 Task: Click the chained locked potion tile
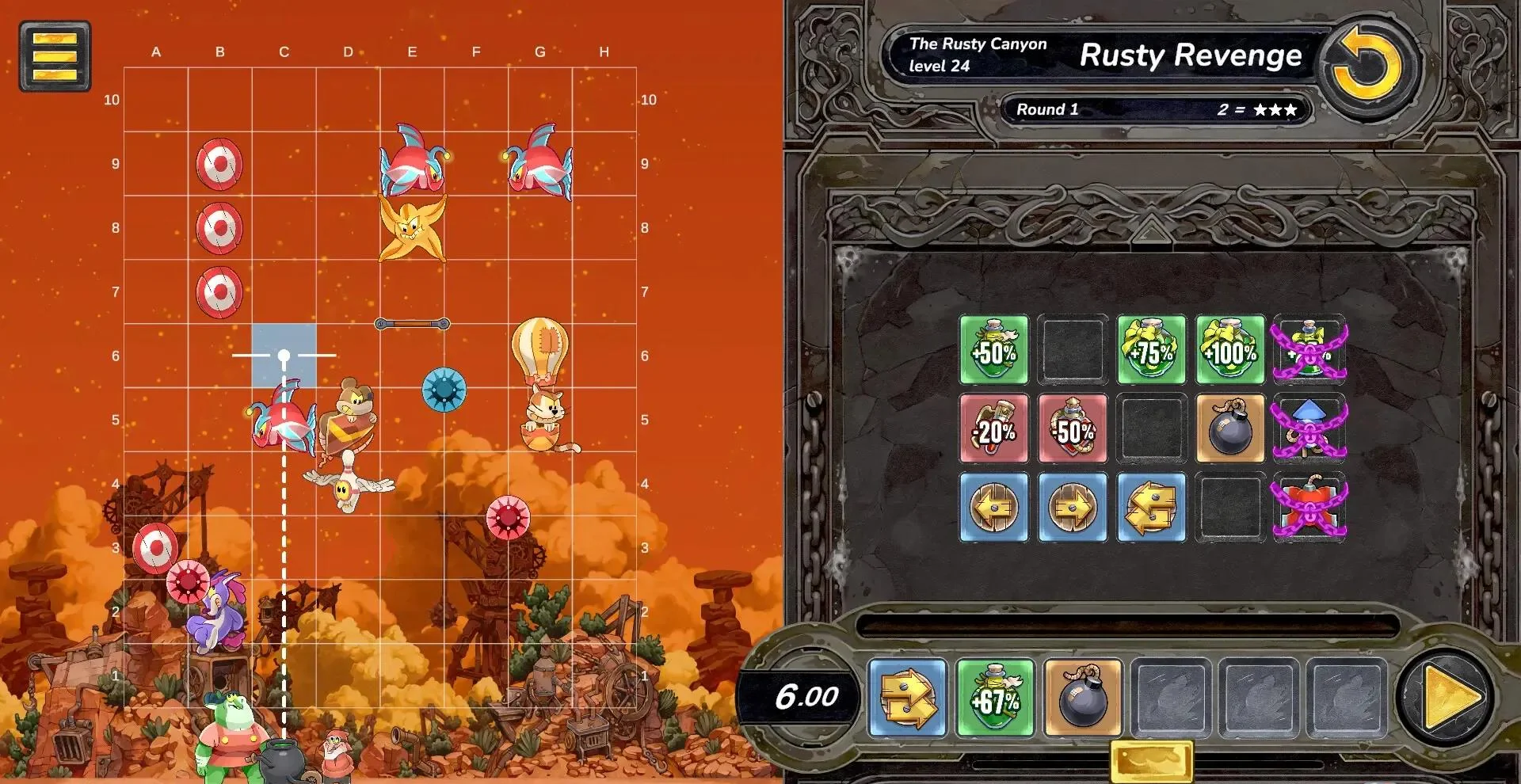[1309, 349]
